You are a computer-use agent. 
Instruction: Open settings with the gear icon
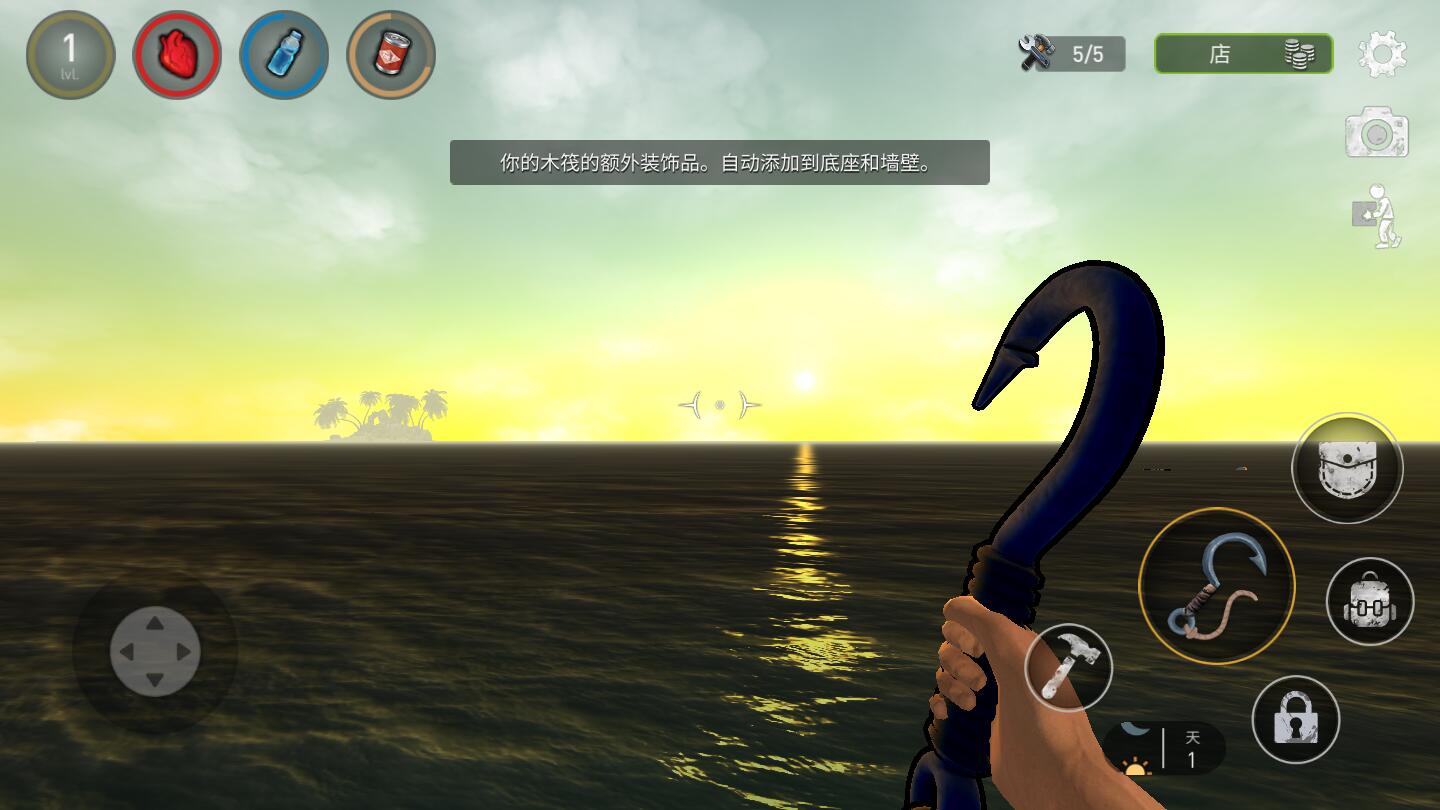pos(1382,54)
